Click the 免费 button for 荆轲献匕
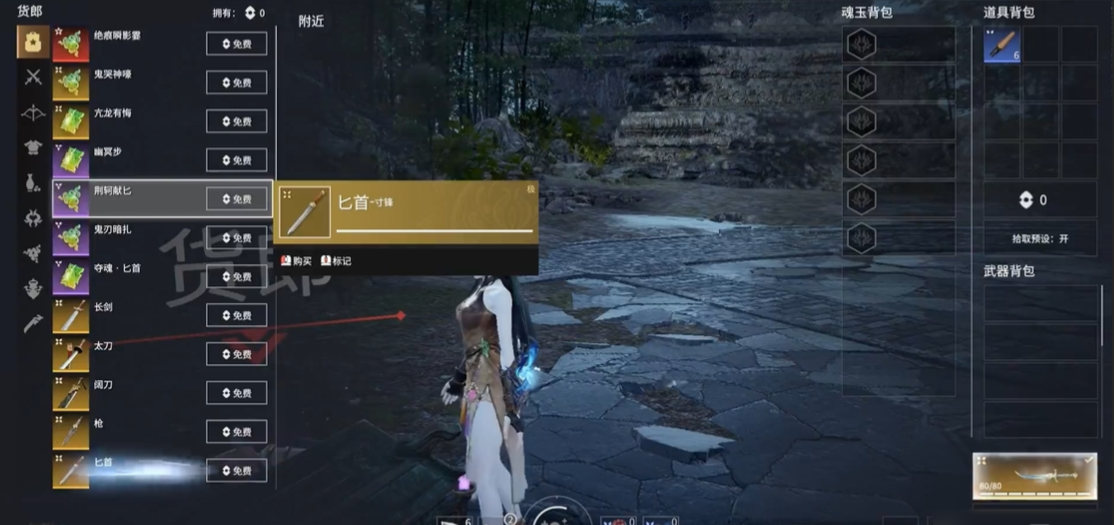This screenshot has height=525, width=1114. (236, 199)
